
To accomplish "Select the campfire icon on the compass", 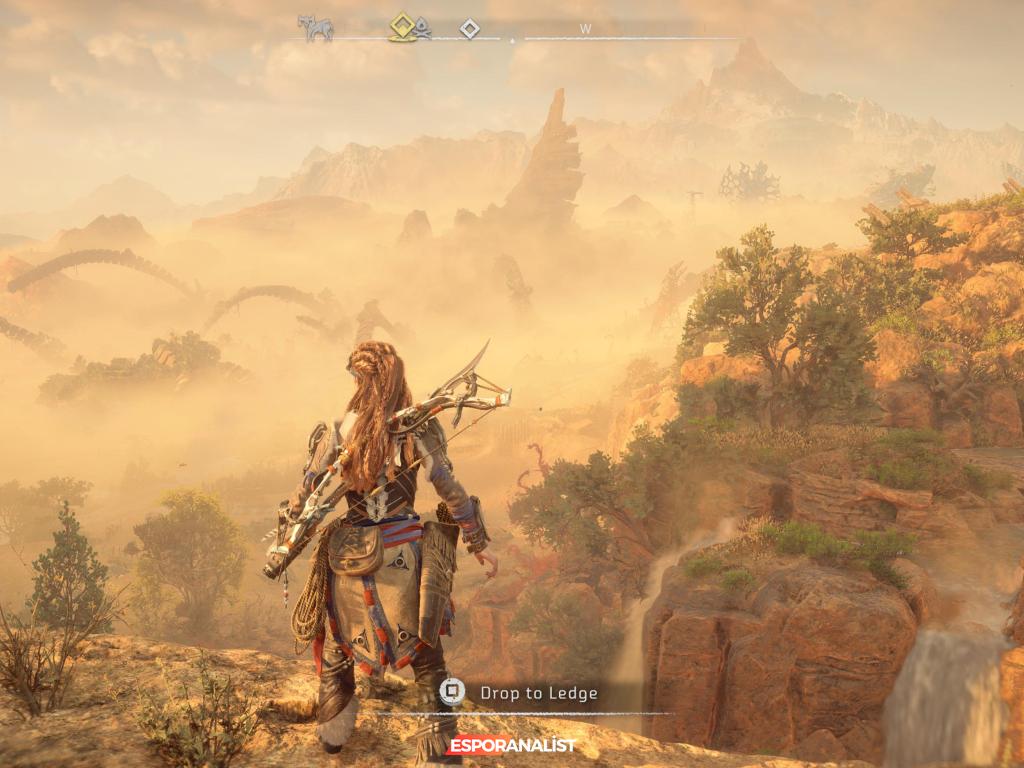I will click(423, 29).
